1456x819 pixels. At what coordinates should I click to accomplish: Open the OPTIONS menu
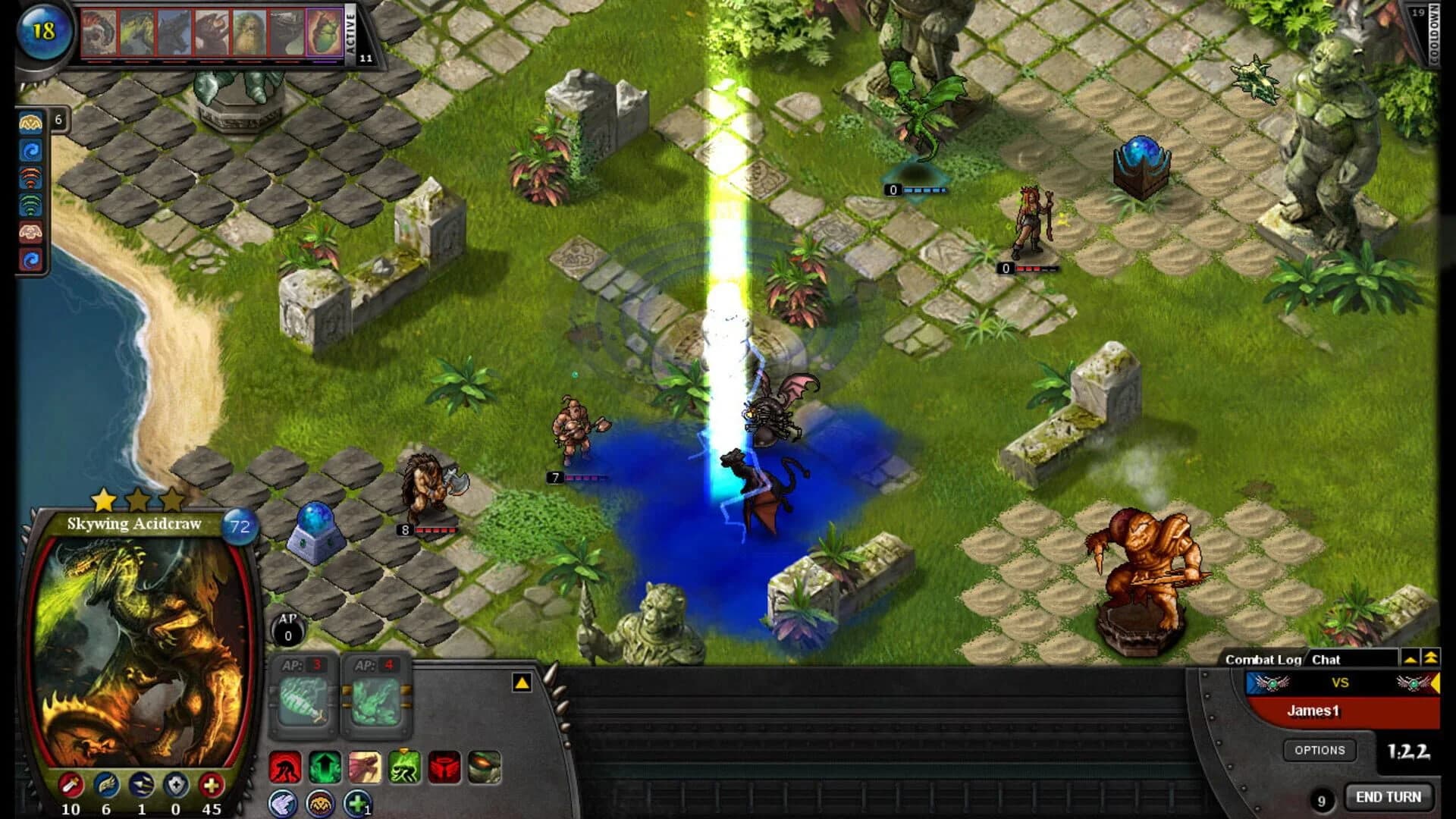(1321, 750)
